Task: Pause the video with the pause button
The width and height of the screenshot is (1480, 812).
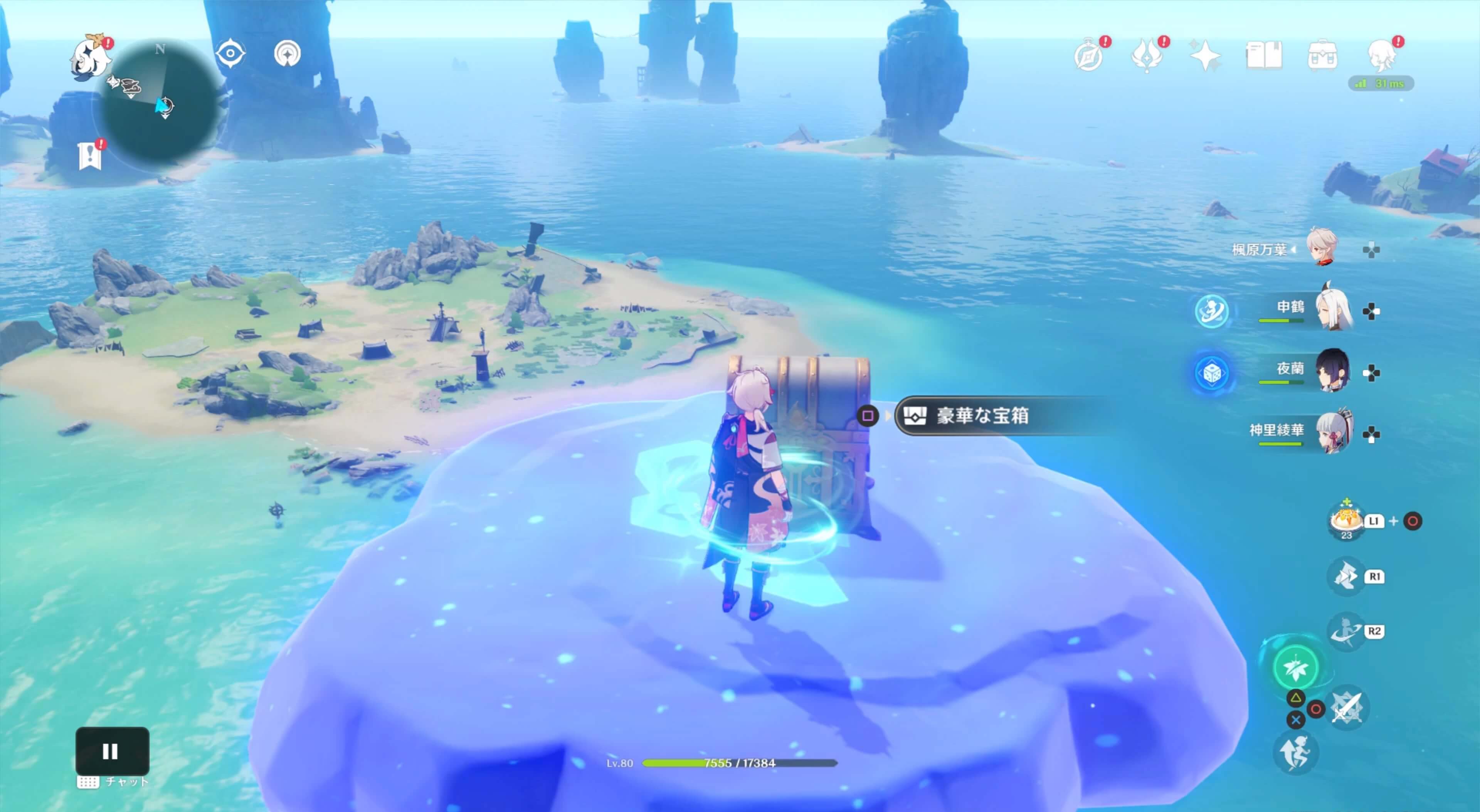Action: [x=112, y=750]
